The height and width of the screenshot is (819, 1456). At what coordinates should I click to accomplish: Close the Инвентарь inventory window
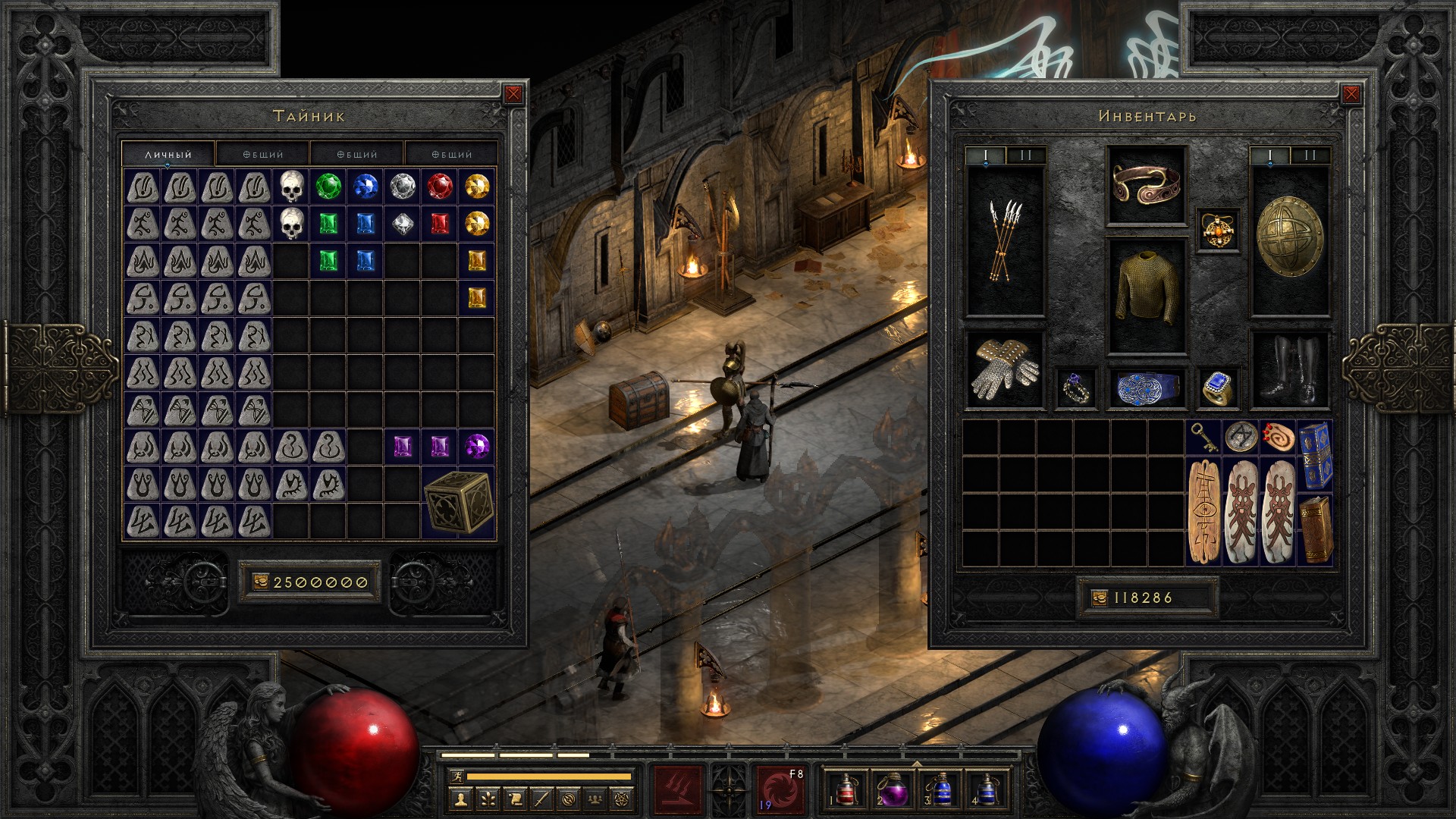coord(1351,94)
